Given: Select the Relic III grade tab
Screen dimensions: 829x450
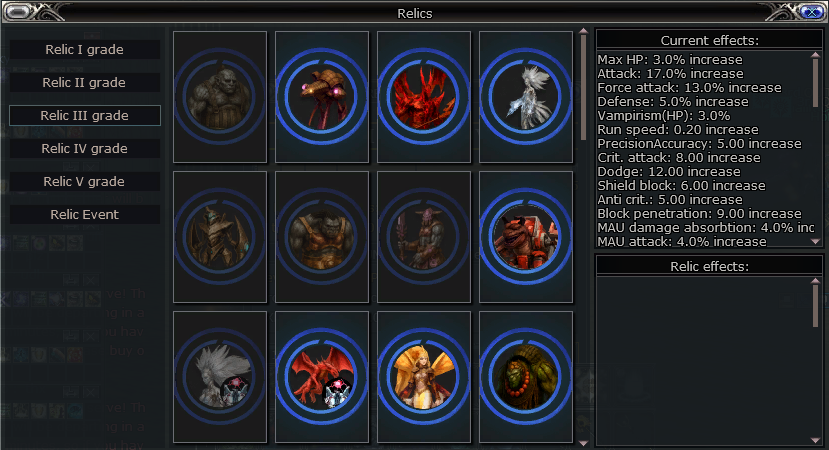Looking at the screenshot, I should click(85, 116).
